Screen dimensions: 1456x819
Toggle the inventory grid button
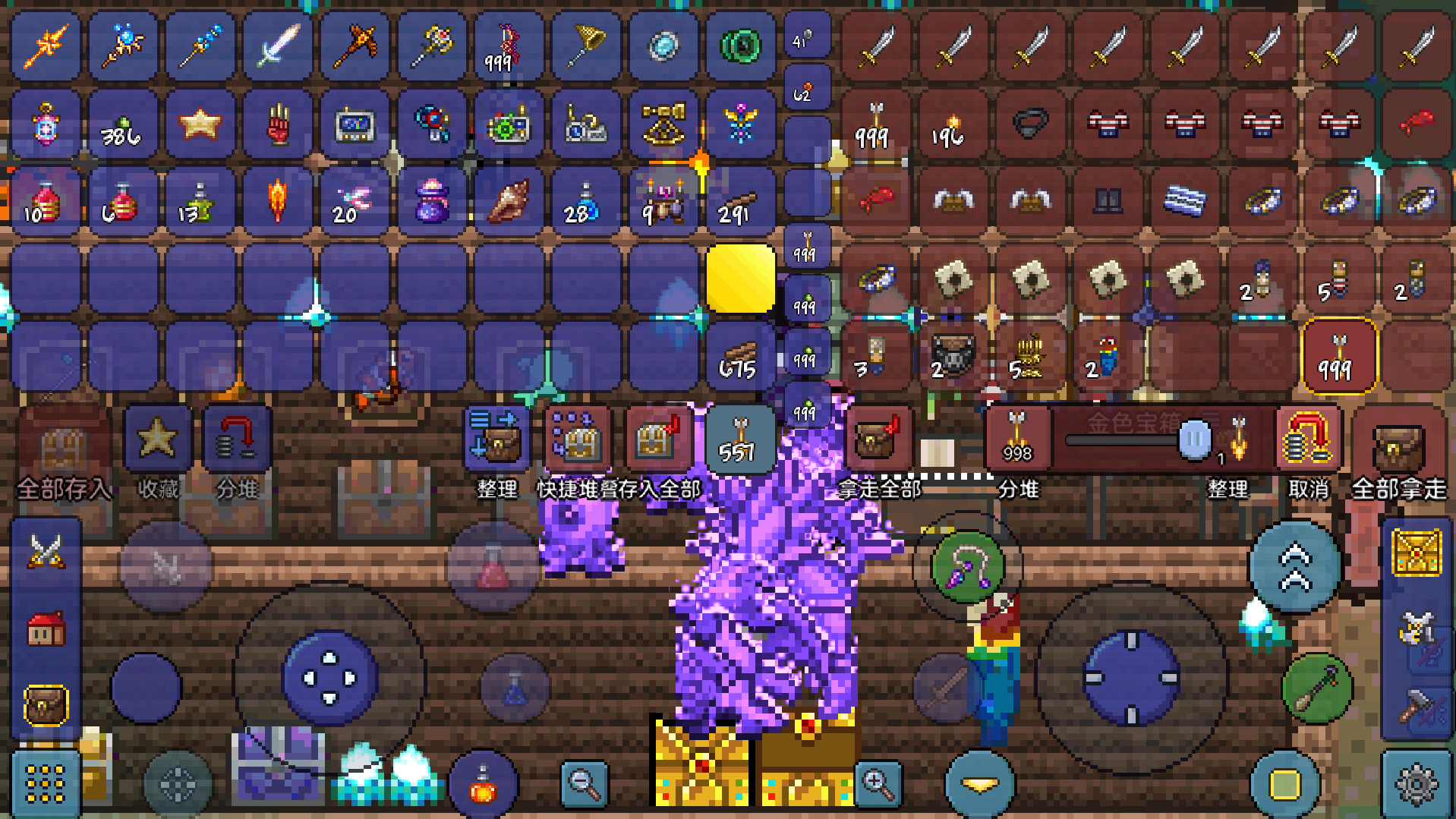[x=45, y=783]
